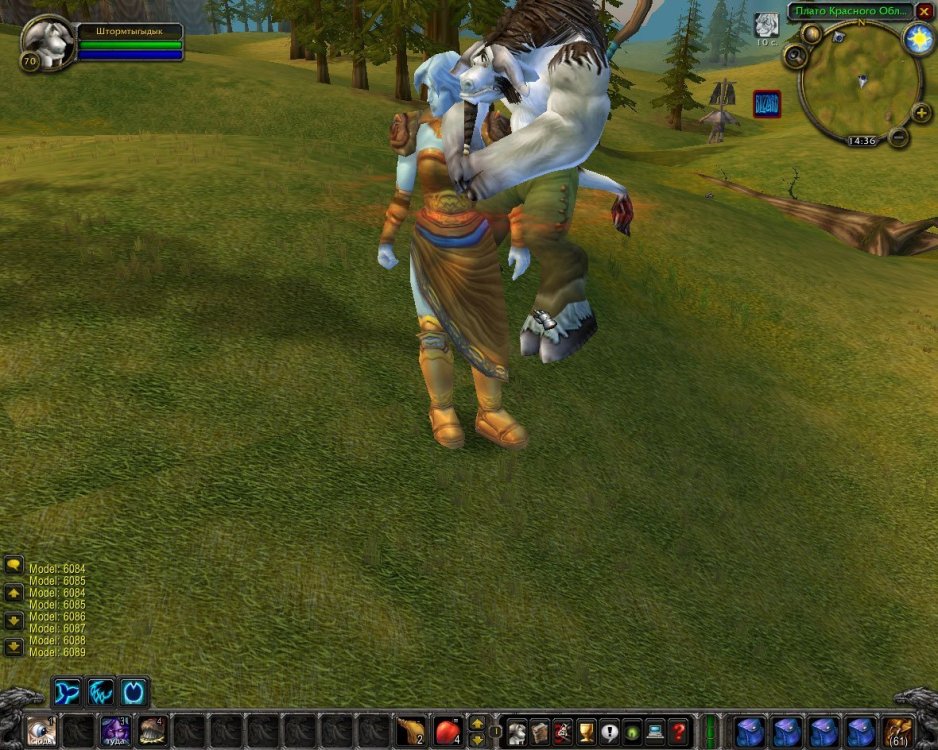
Task: Use the purple face ability slot
Action: [x=115, y=731]
